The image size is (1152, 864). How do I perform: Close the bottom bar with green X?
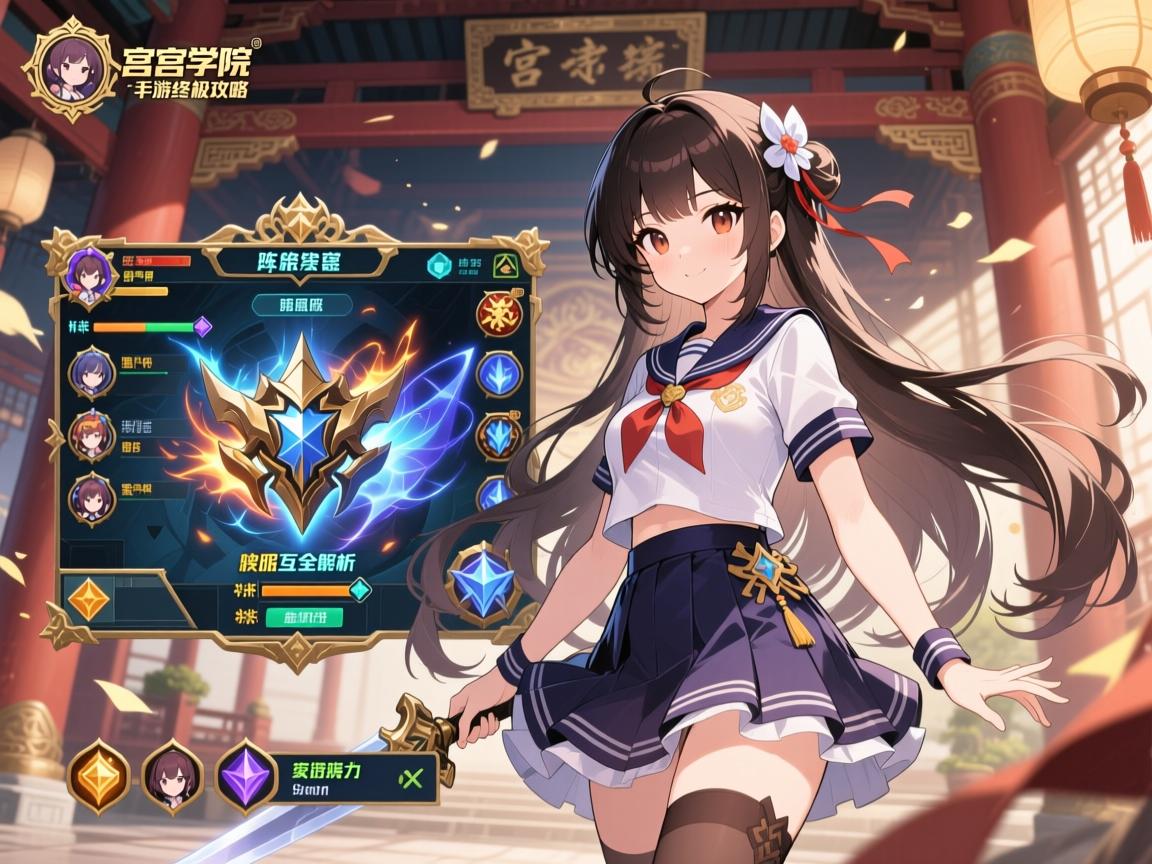click(x=410, y=776)
